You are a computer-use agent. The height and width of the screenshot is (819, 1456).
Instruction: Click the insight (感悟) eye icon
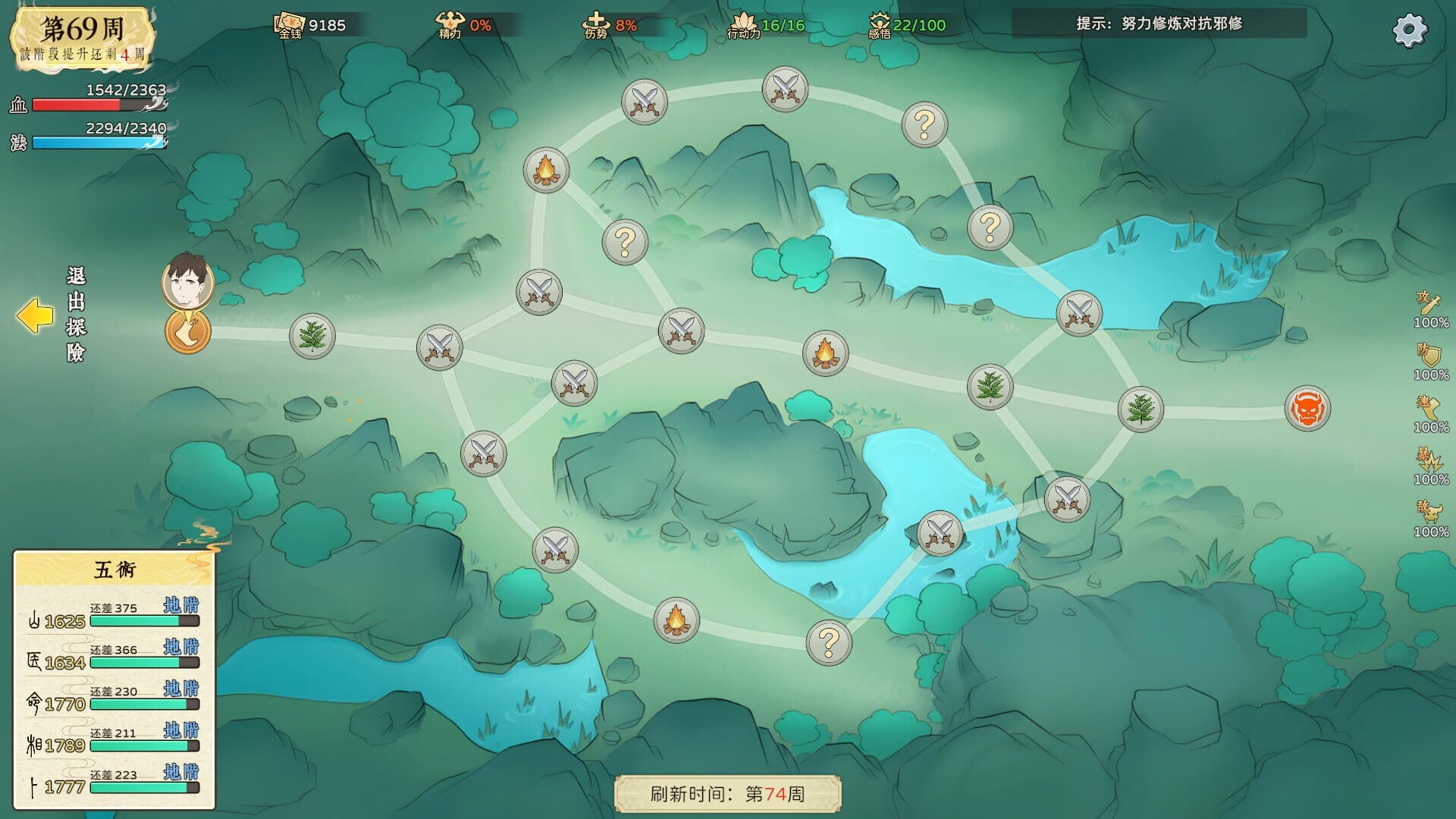tap(880, 24)
